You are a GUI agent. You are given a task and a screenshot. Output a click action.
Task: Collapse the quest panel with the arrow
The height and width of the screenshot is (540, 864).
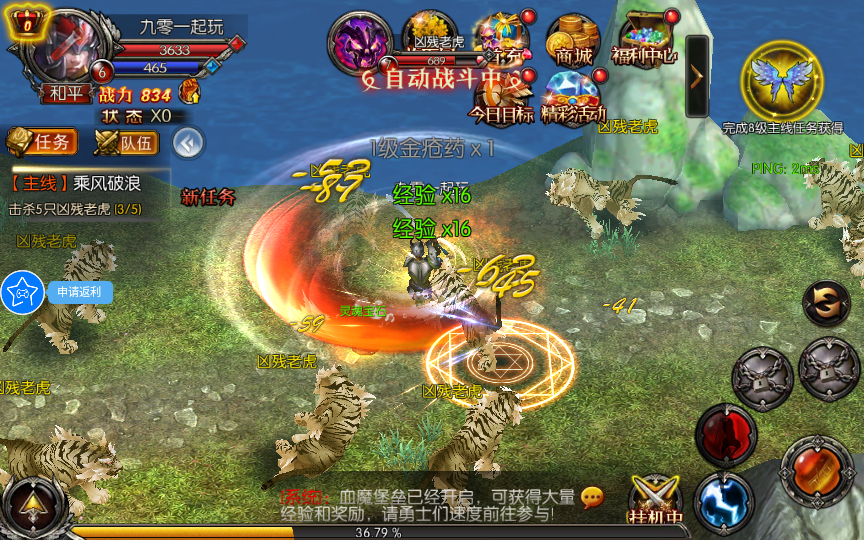(187, 142)
